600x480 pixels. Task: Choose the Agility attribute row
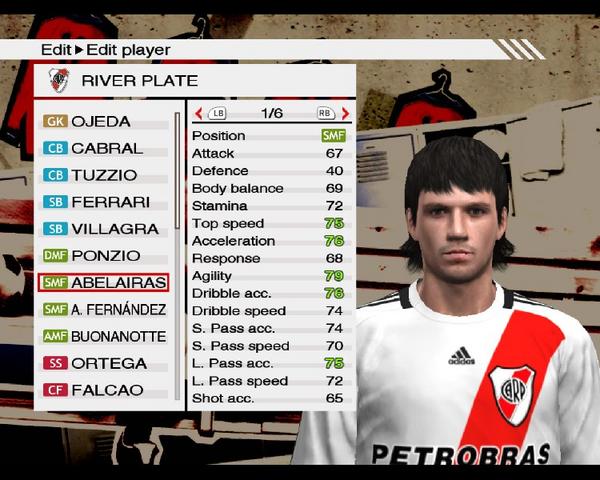tap(268, 276)
